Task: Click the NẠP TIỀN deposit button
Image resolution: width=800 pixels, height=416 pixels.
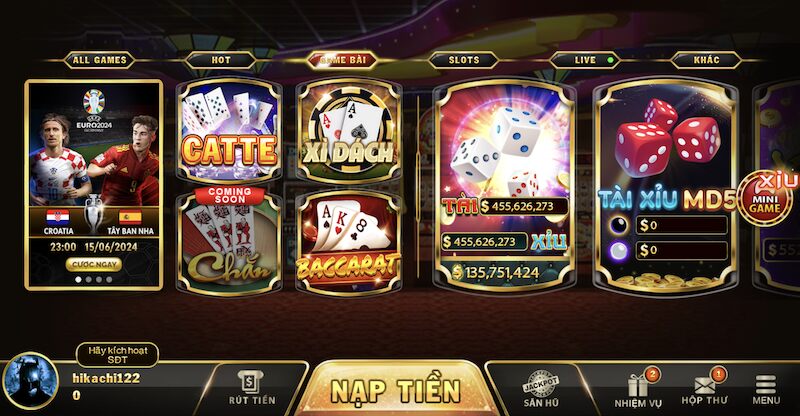Action: coord(396,389)
